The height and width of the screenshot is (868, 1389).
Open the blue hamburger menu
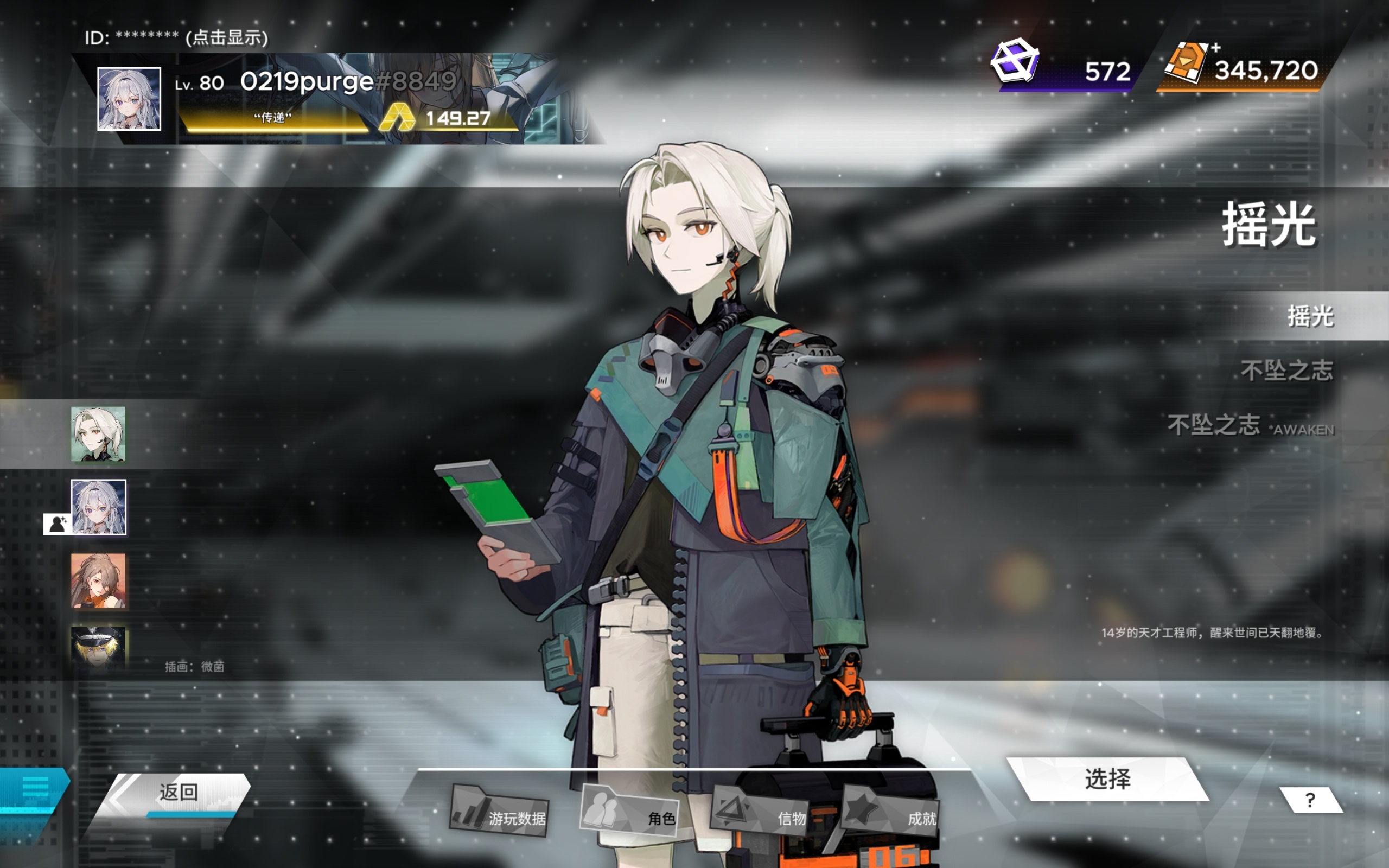click(x=34, y=788)
